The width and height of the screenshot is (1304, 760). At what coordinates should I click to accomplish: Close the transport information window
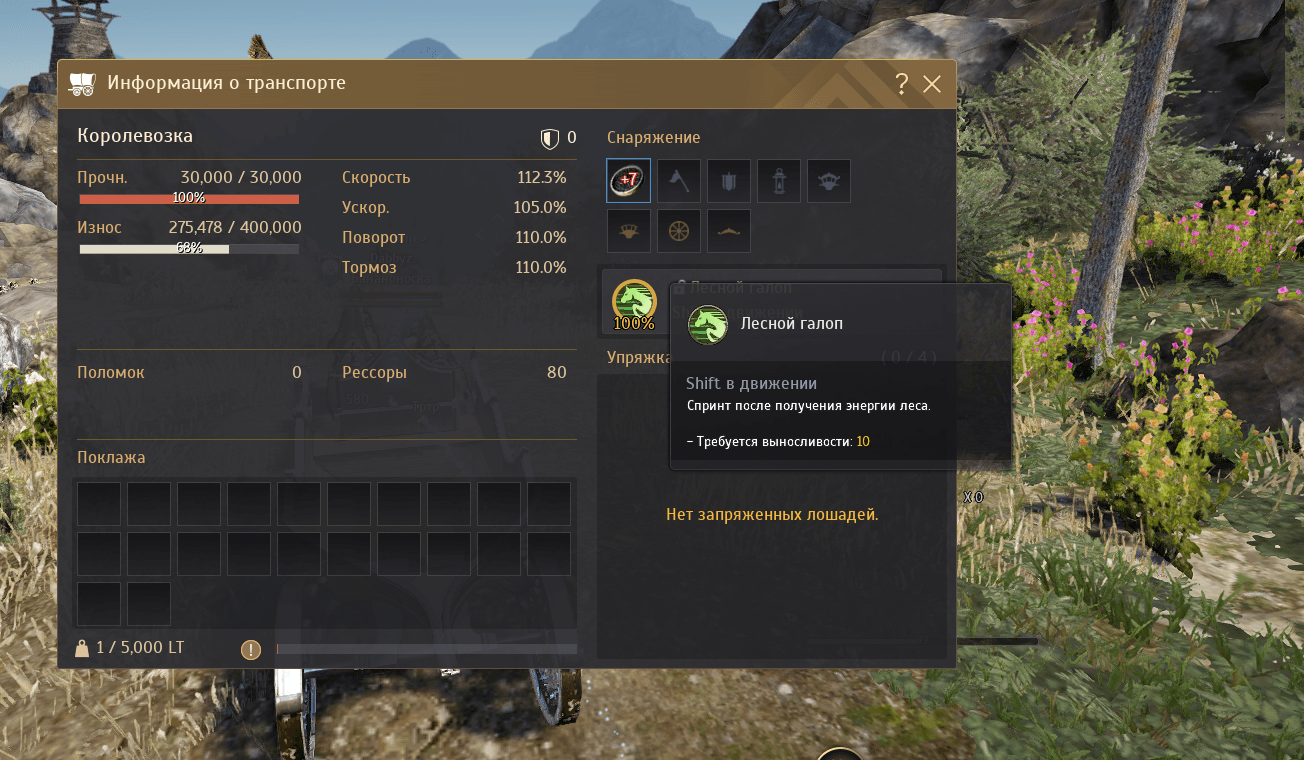click(932, 84)
